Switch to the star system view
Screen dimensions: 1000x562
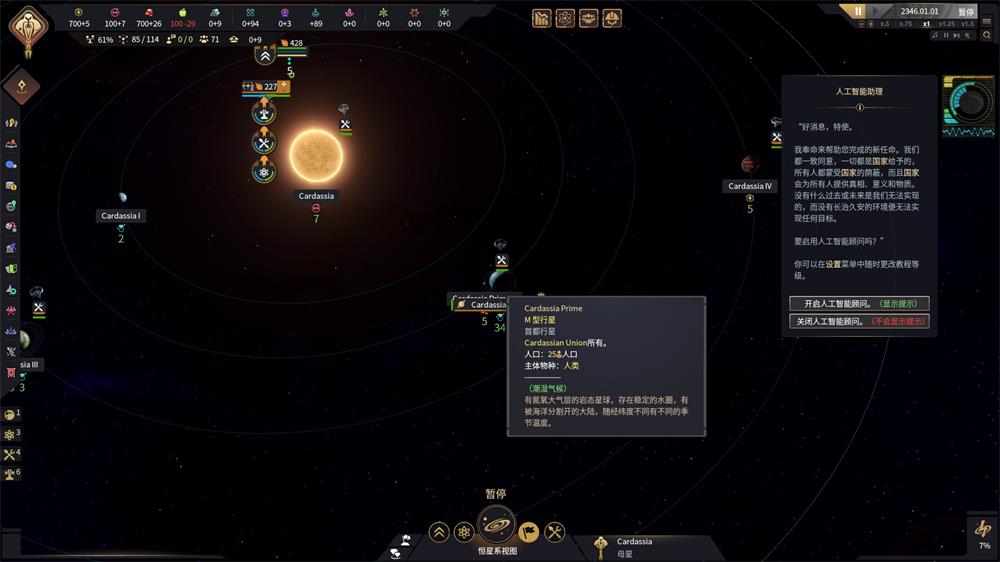496,525
